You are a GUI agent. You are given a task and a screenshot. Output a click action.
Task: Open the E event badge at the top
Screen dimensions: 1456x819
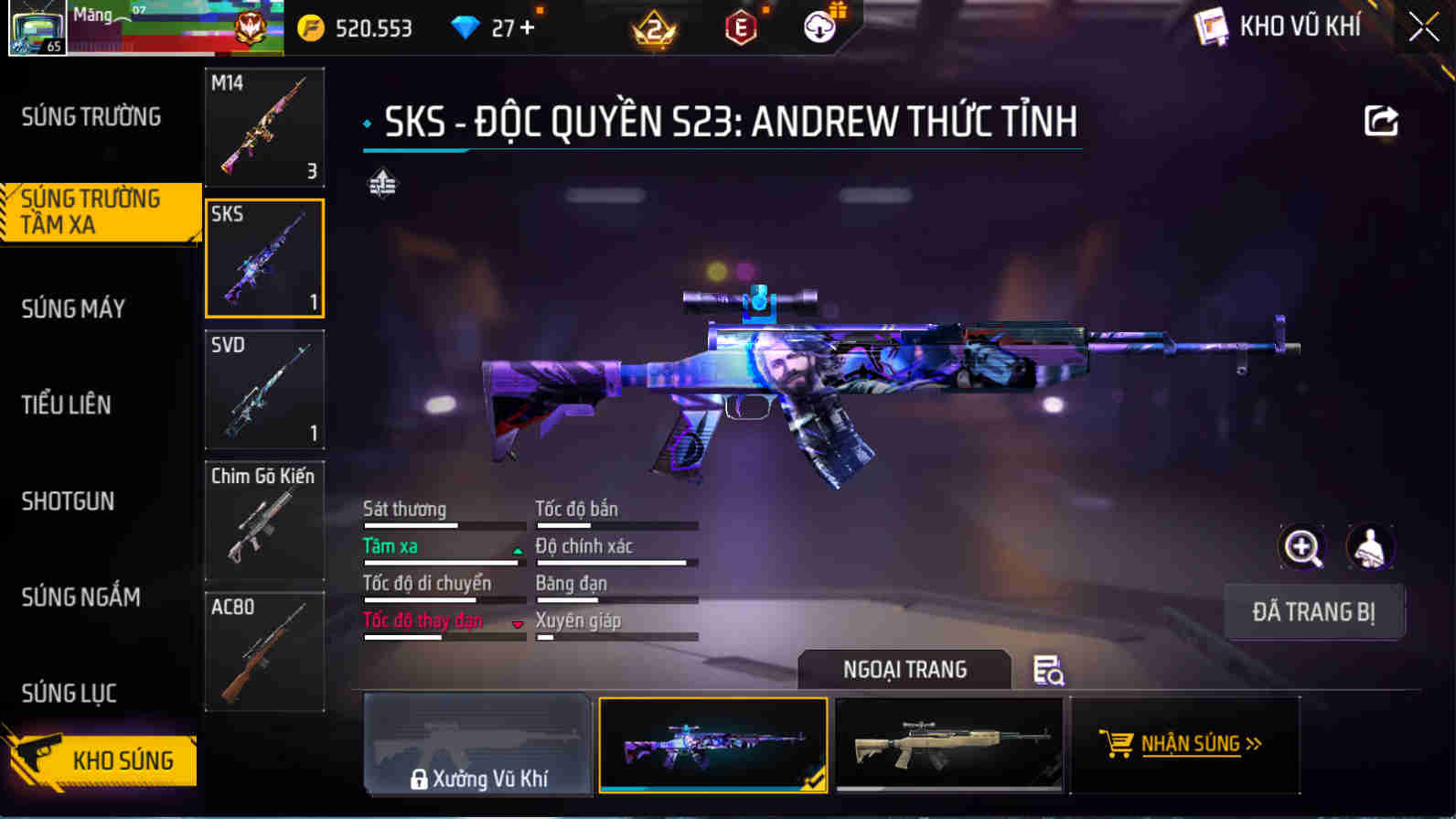tap(739, 27)
